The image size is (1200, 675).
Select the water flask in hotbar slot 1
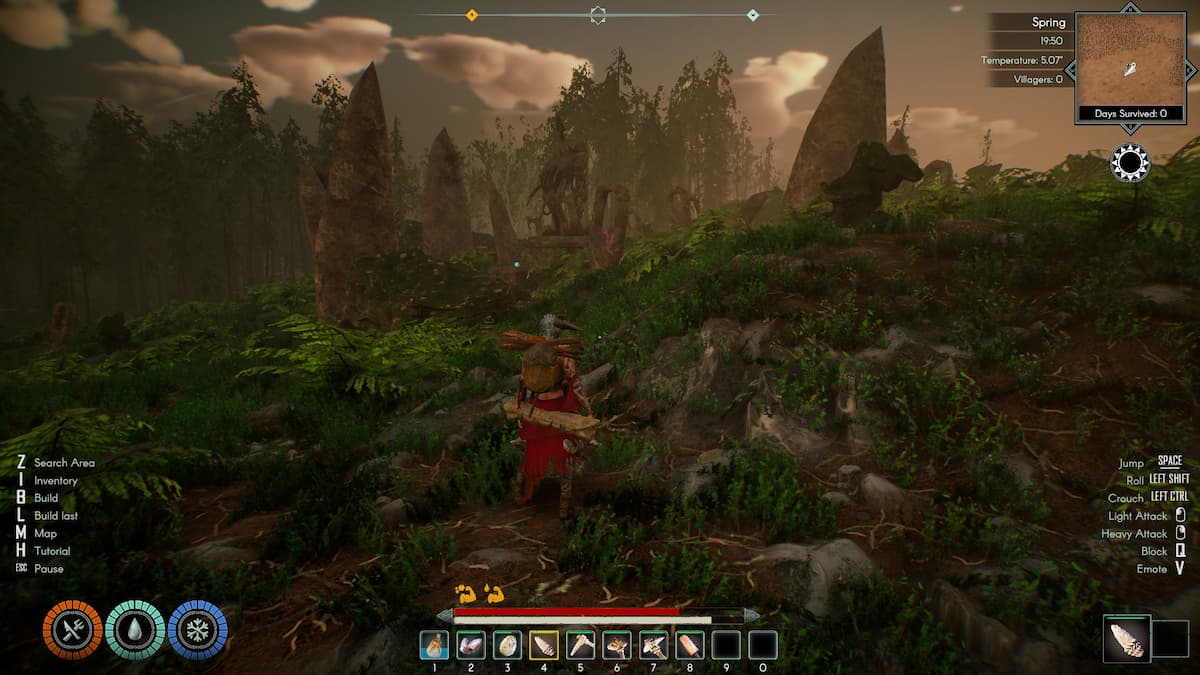[434, 645]
